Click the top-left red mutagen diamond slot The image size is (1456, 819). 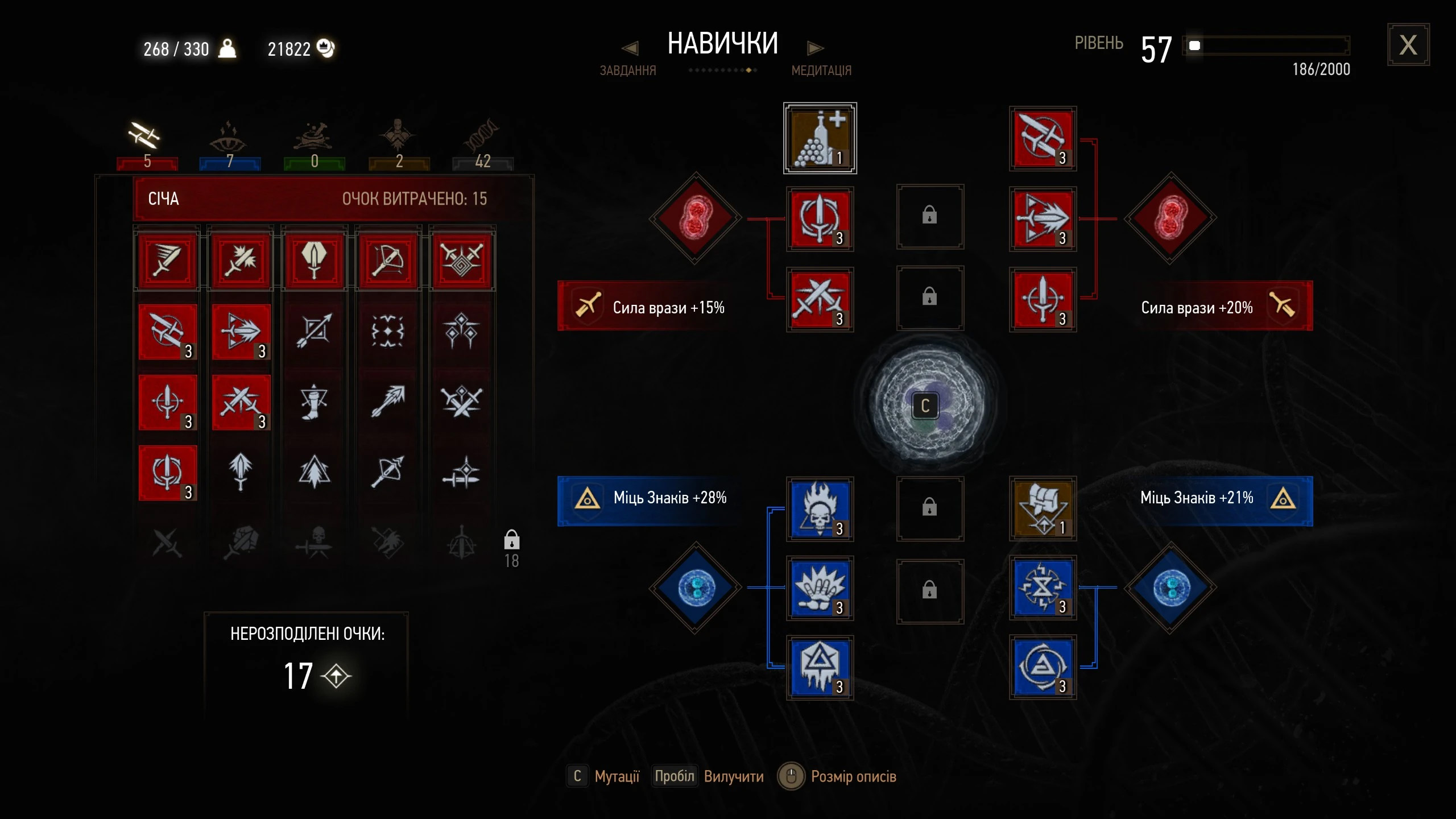point(695,218)
